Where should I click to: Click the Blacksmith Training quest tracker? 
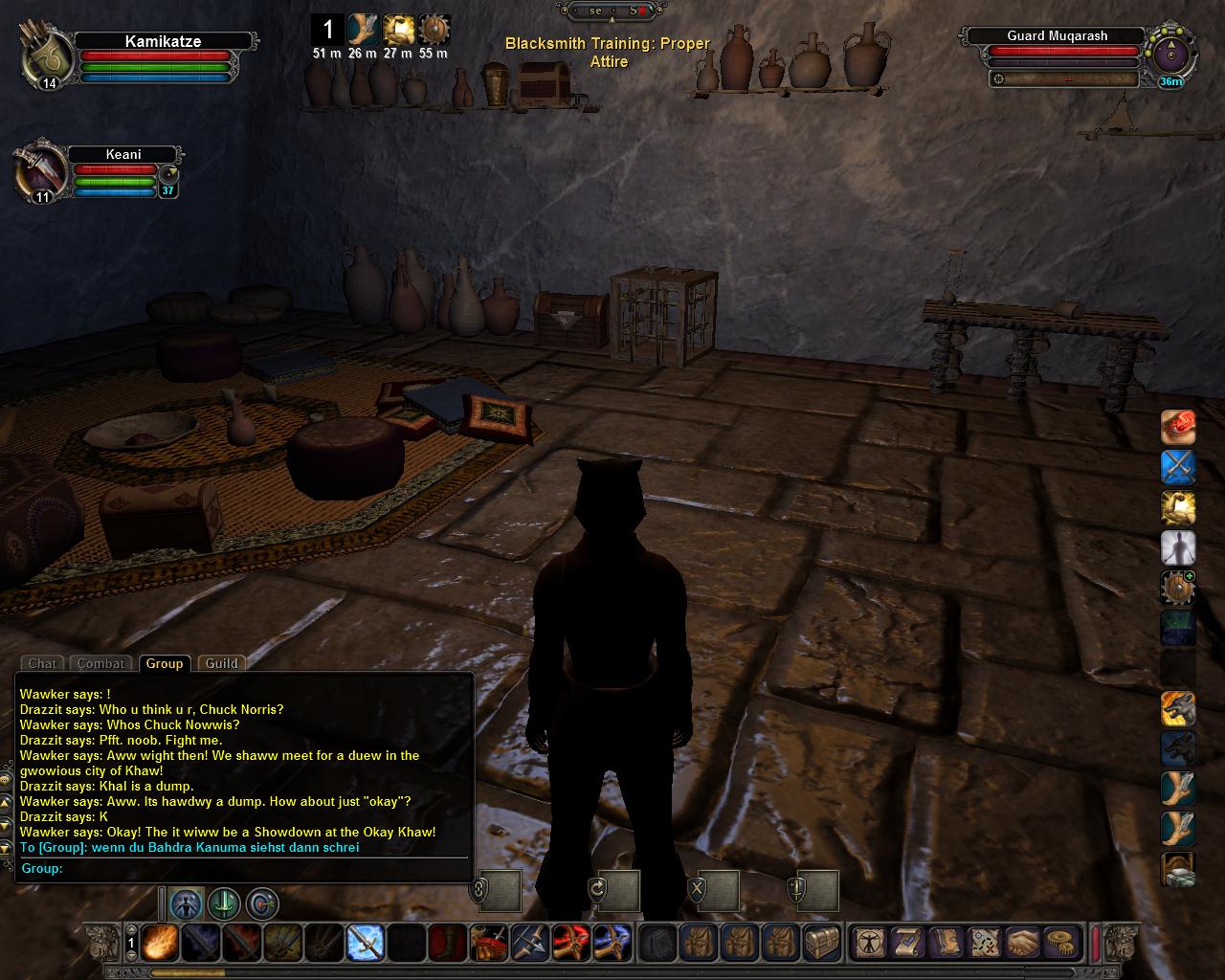(608, 53)
